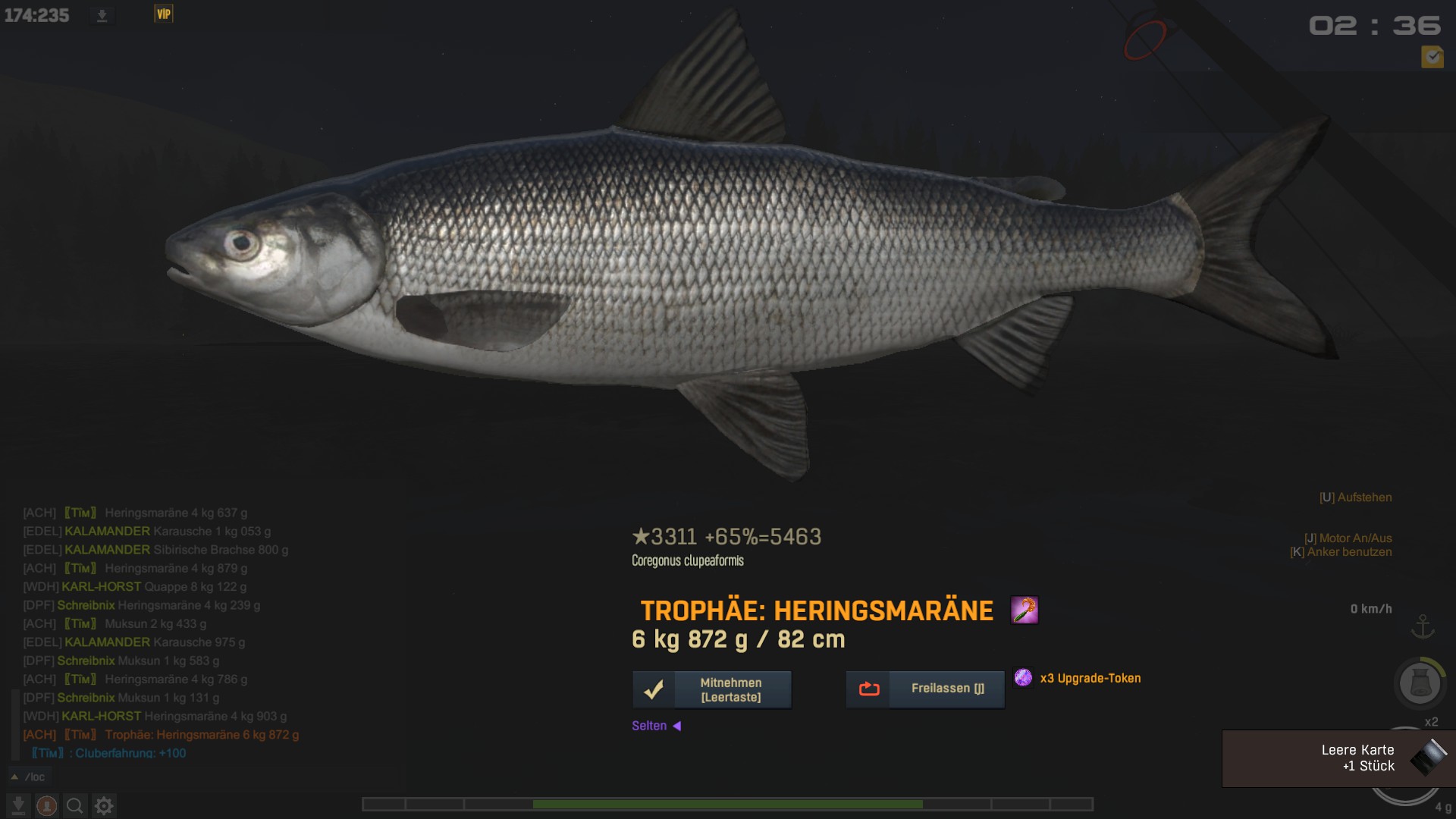Click the purple Upgrade-Token icon
Screen dimensions: 1456x819
[x=1023, y=677]
